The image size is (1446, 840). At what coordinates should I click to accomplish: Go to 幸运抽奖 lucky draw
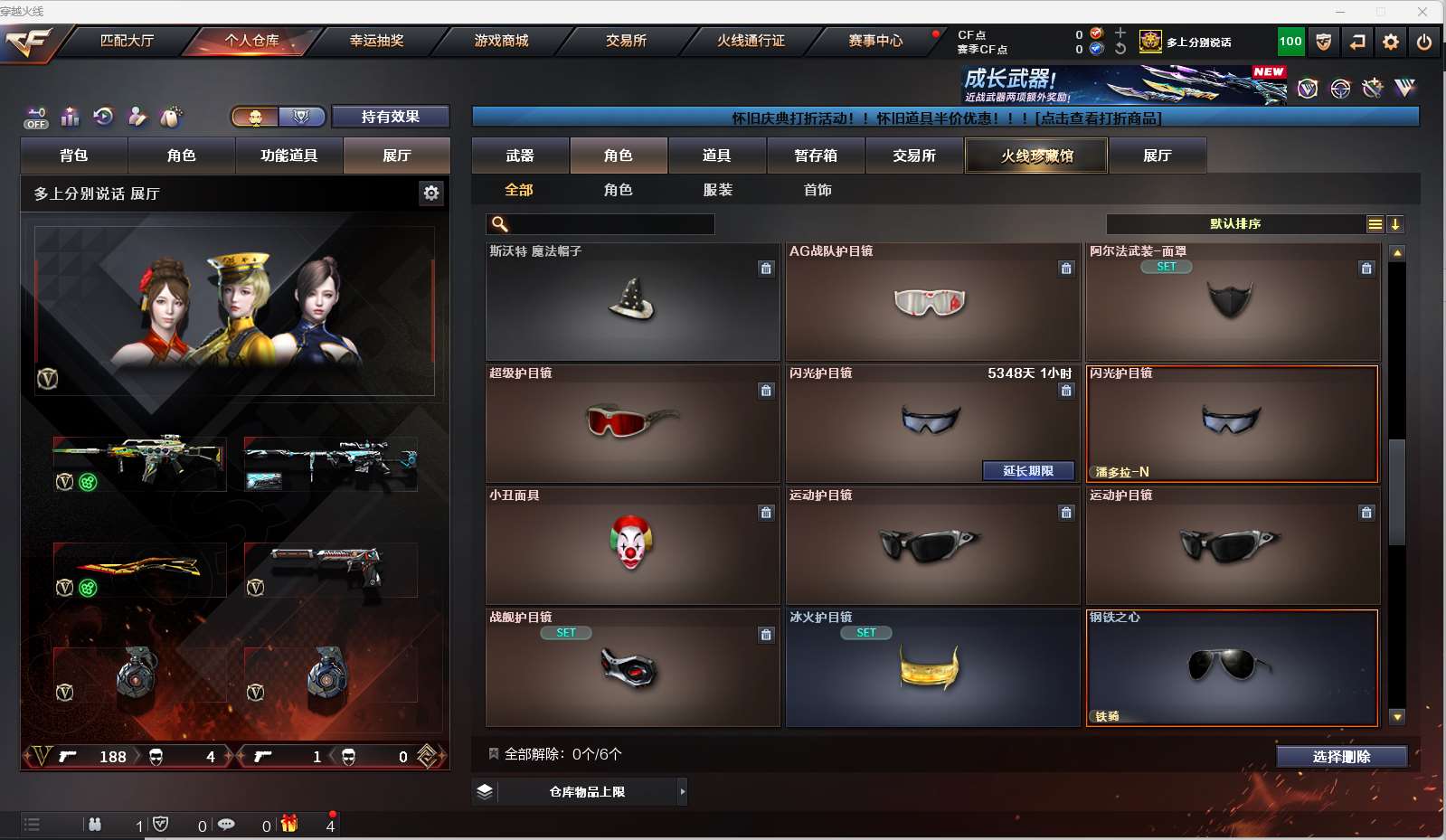(x=376, y=41)
